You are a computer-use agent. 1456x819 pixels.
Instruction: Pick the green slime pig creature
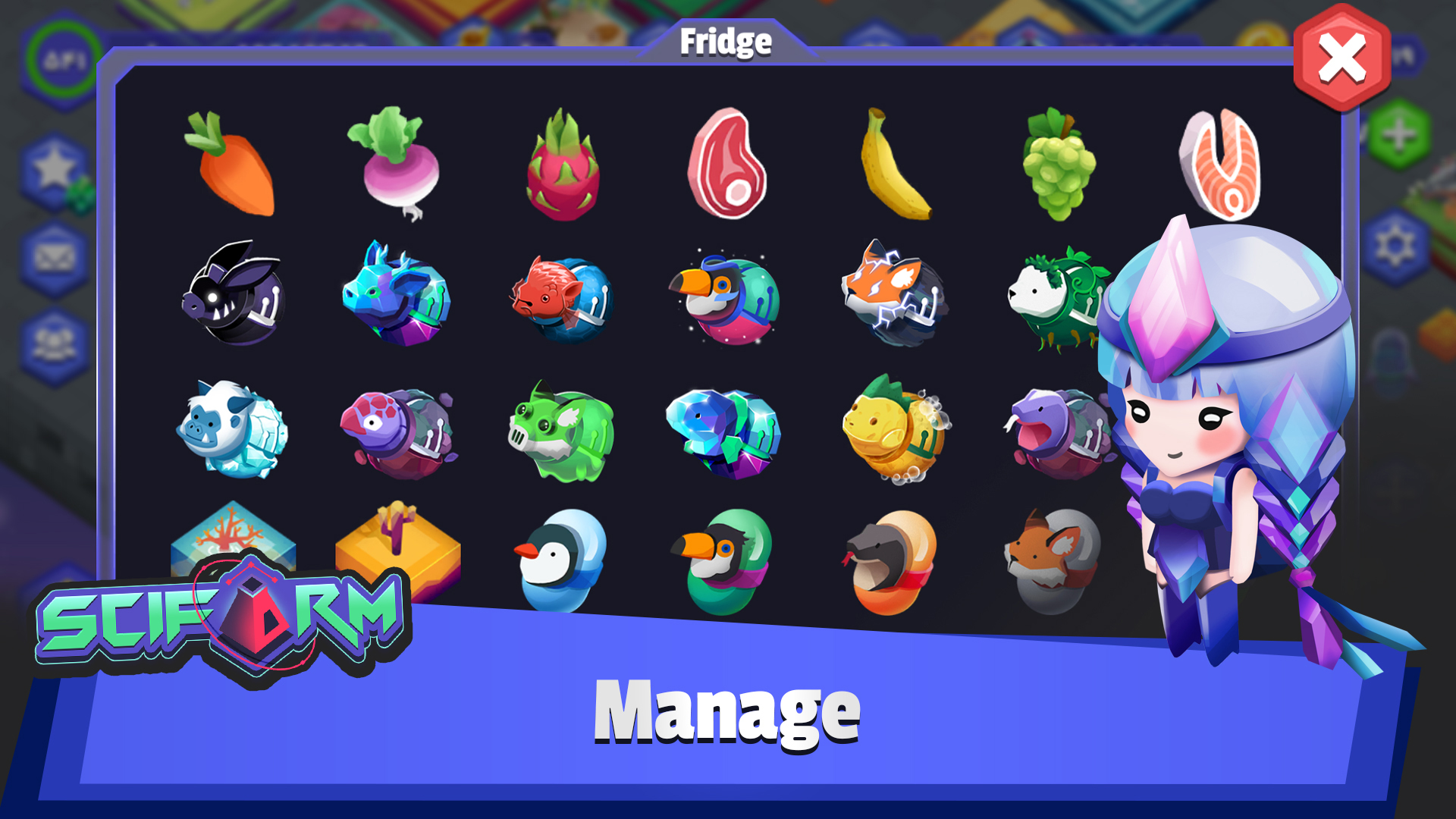pos(561,432)
